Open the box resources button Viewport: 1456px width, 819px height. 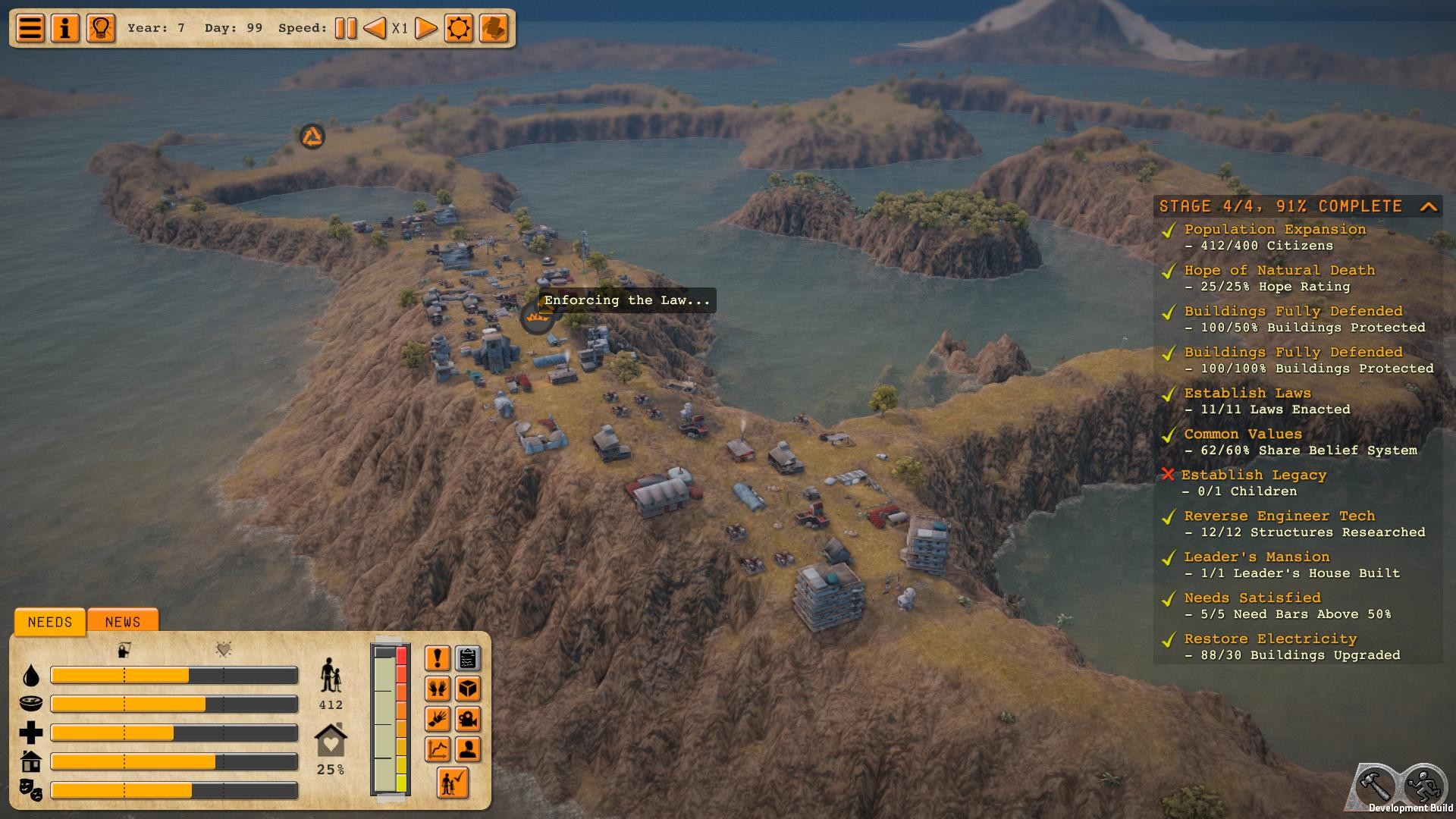(468, 689)
